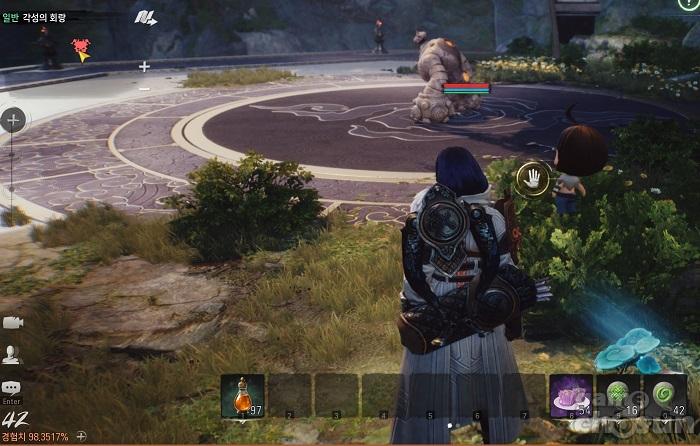This screenshot has width=700, height=446.
Task: Expand the round plus button on the left edge
Action: [13, 121]
